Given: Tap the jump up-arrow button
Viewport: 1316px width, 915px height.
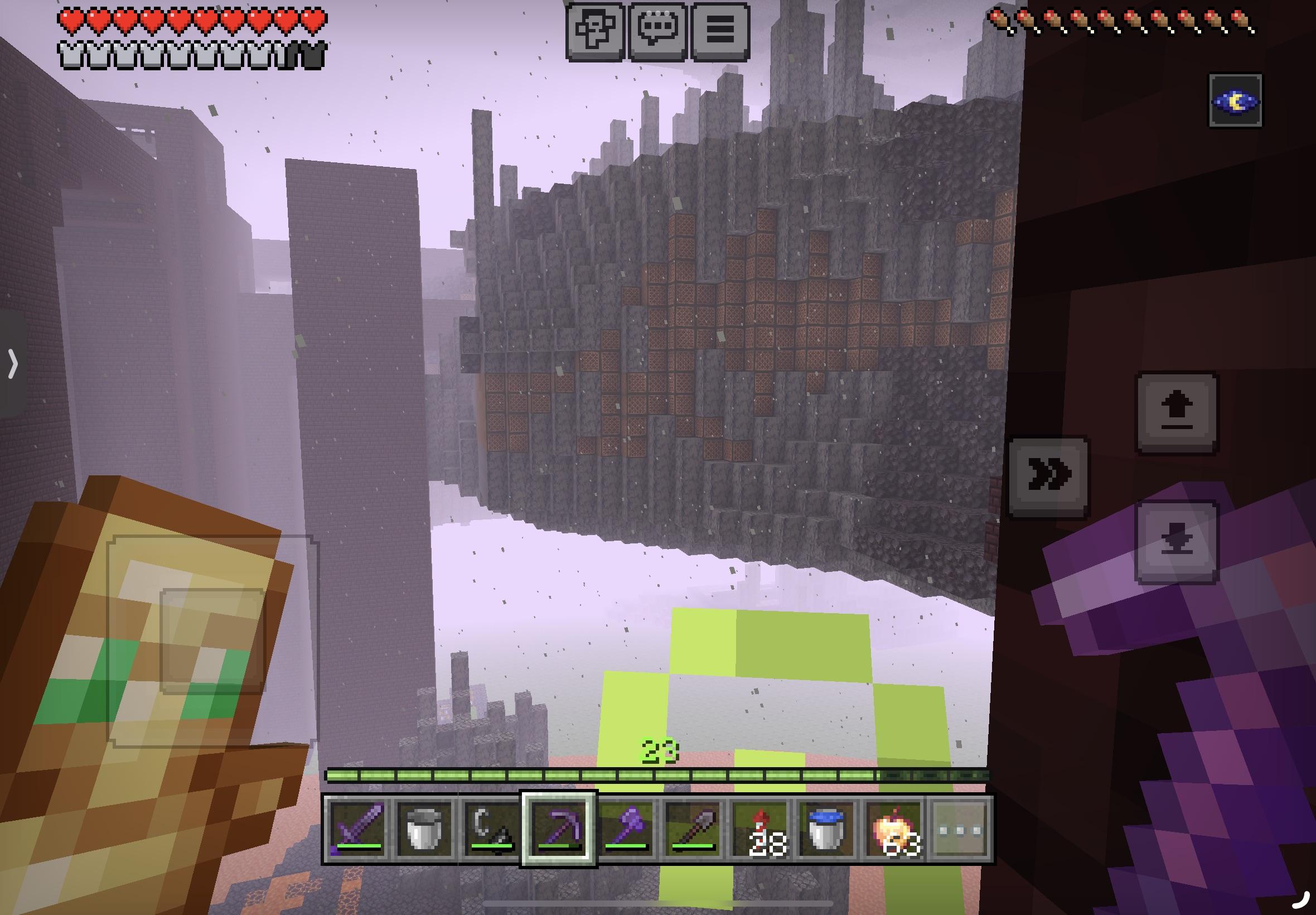Looking at the screenshot, I should tap(1177, 413).
